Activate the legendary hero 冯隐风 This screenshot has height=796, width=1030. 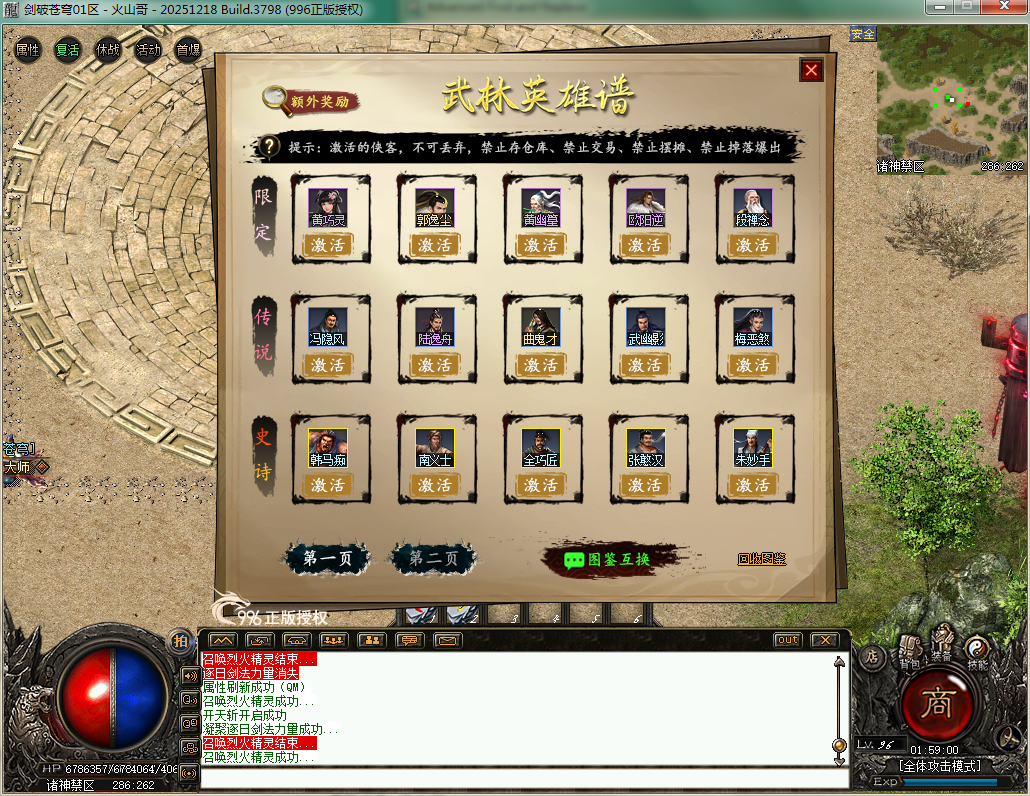[x=328, y=365]
